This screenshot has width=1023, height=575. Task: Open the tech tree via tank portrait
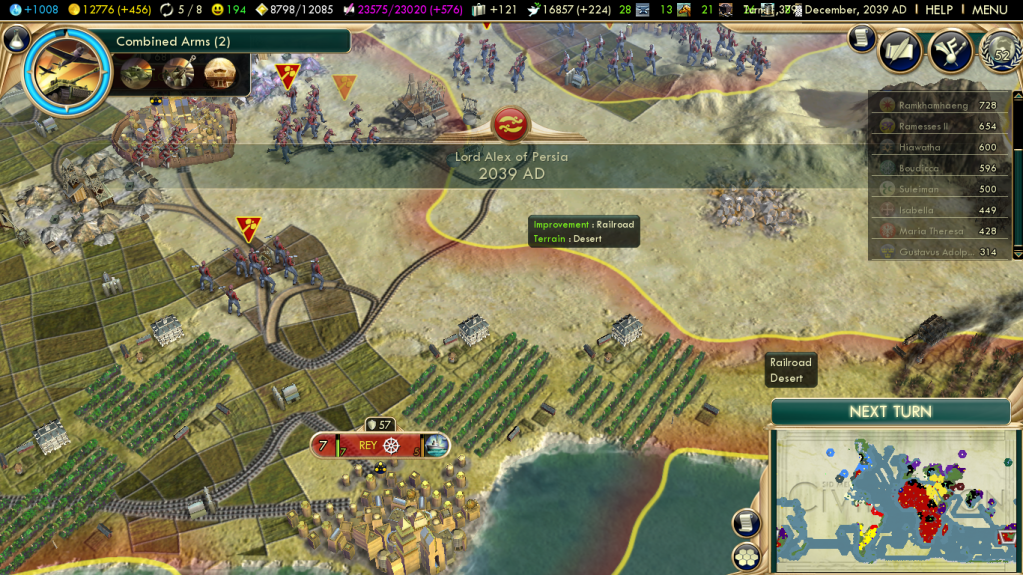click(67, 70)
